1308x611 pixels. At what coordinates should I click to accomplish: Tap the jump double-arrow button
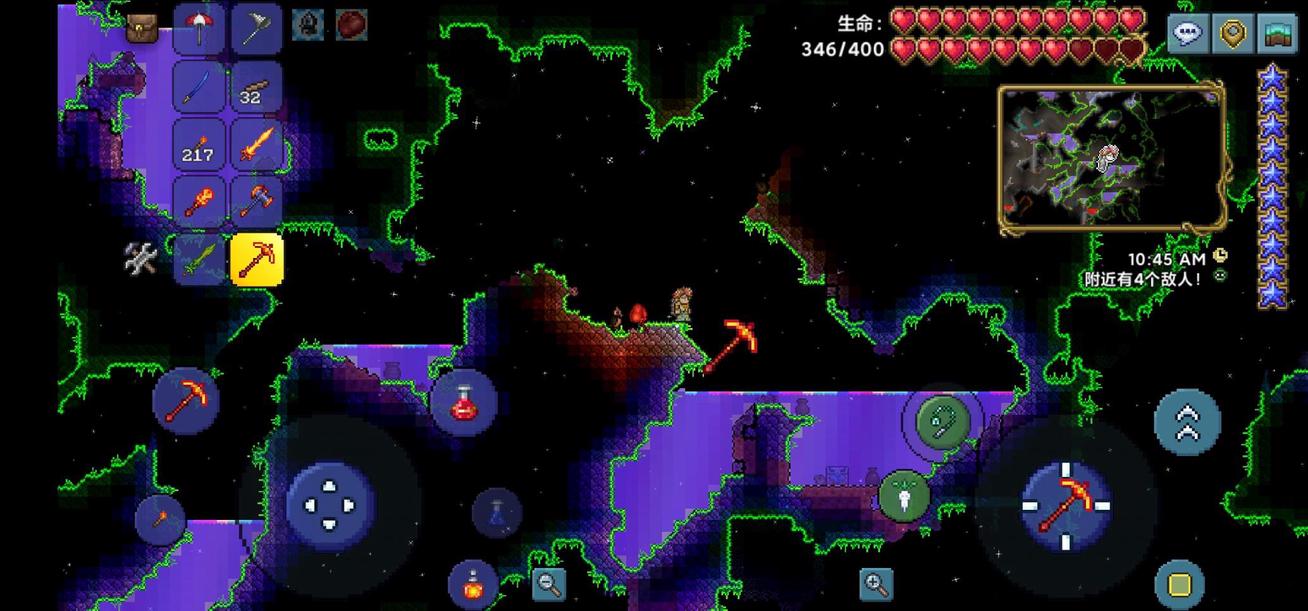coord(1187,421)
